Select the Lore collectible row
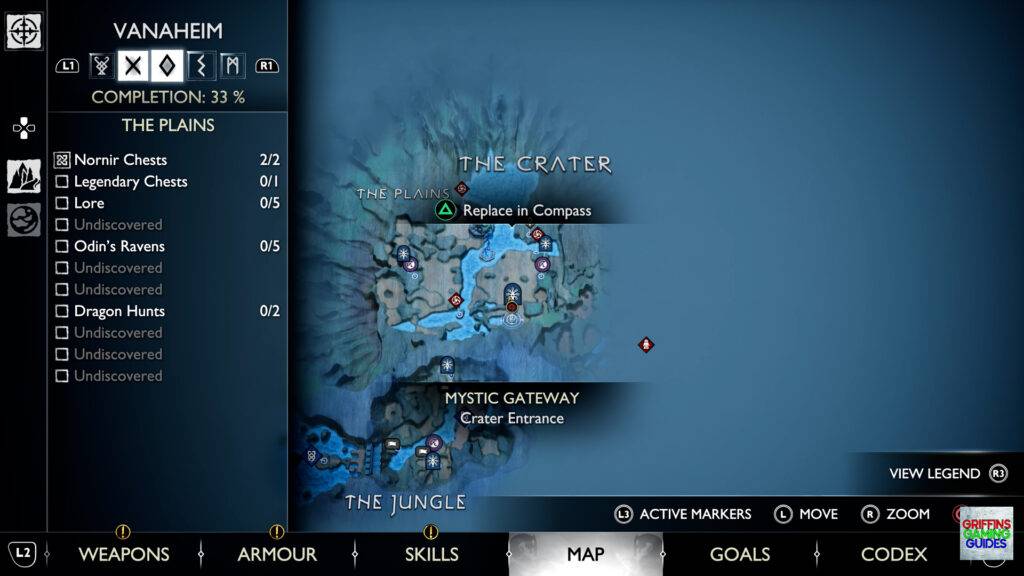This screenshot has width=1024, height=576. pos(89,203)
